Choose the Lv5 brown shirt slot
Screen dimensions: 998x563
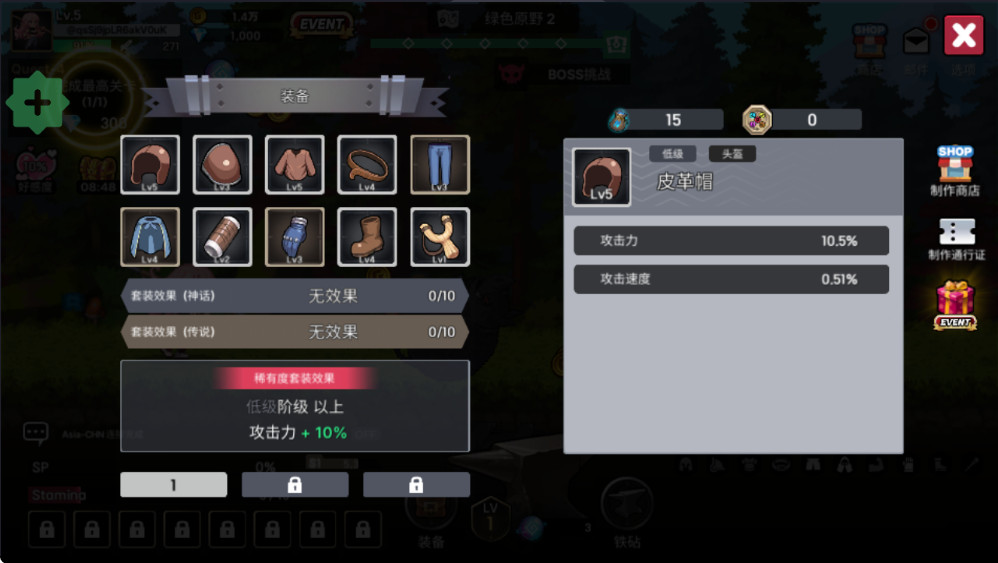coord(294,165)
